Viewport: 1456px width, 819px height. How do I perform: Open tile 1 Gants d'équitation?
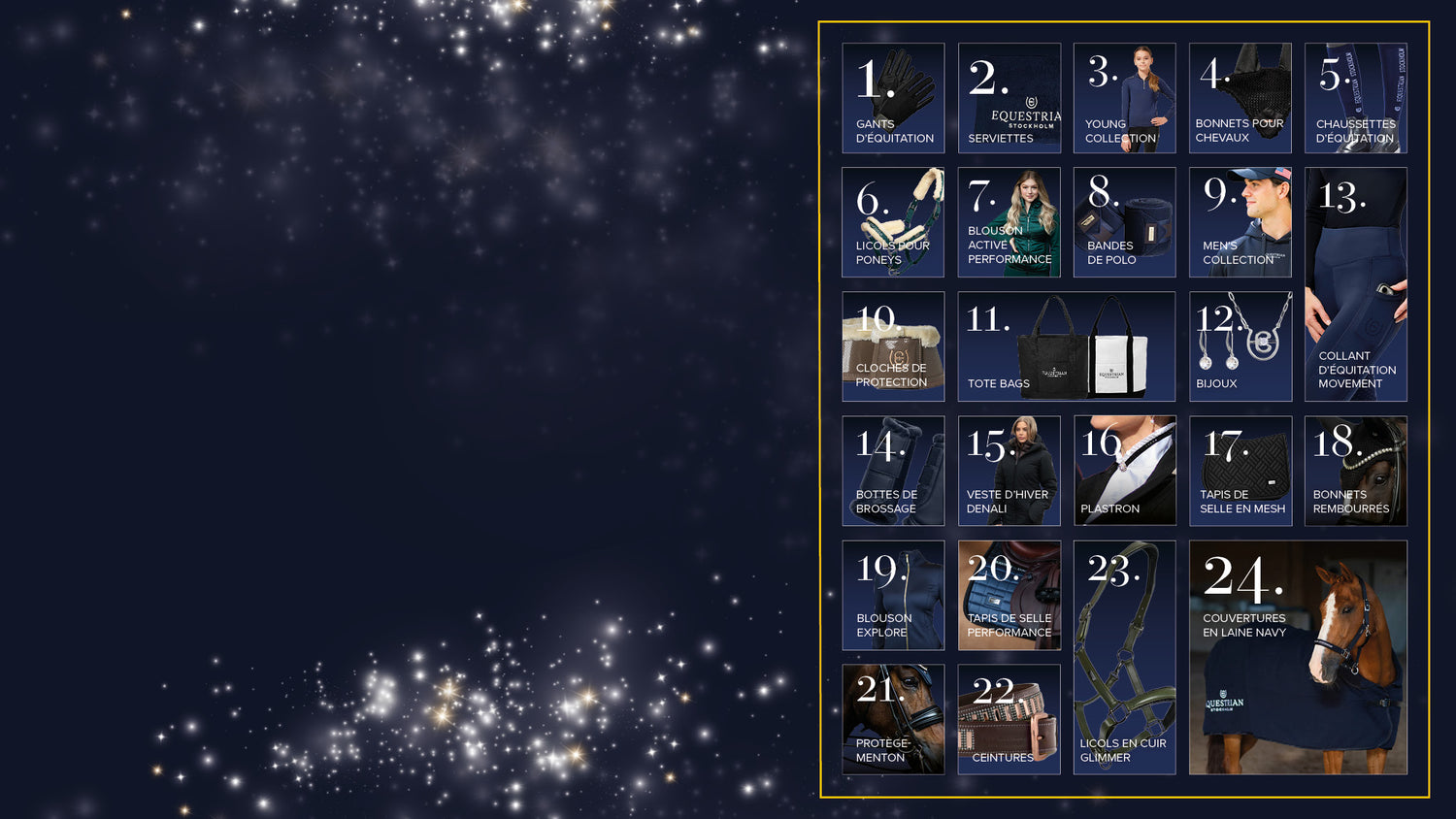click(x=893, y=98)
